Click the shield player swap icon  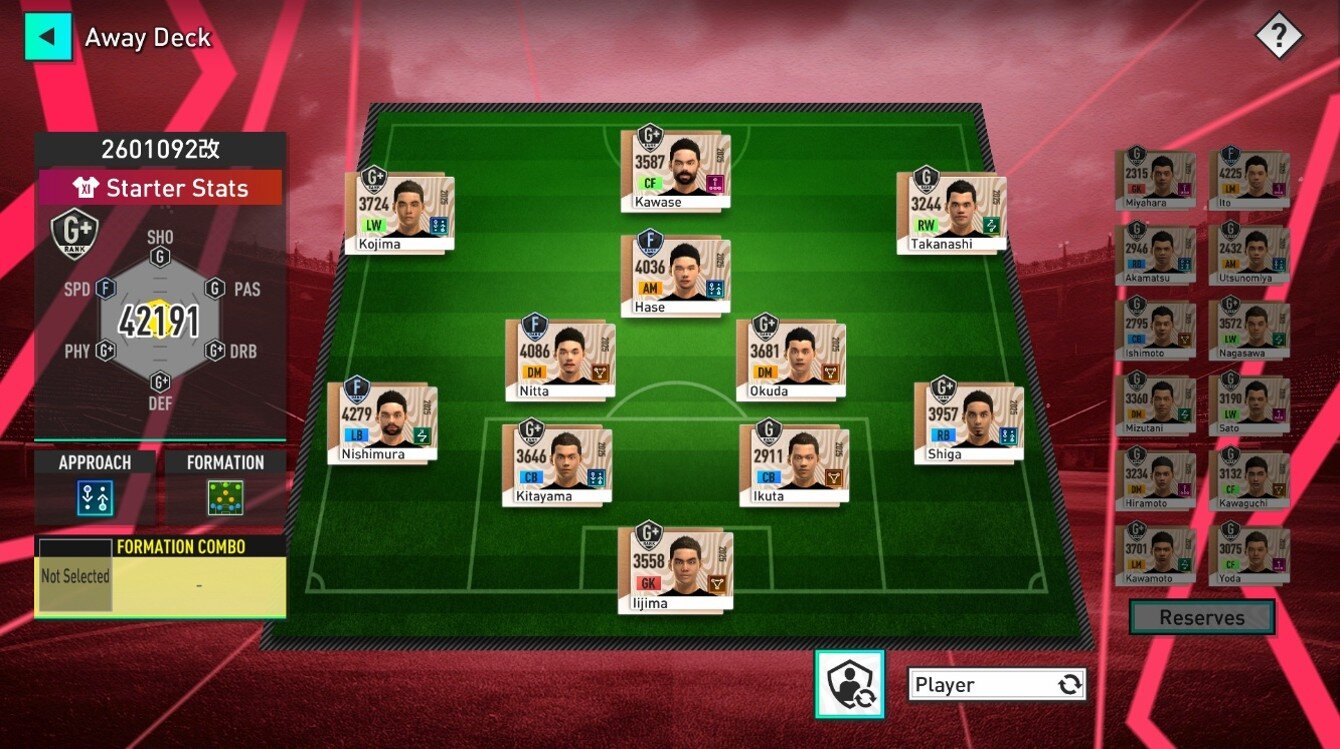[x=850, y=684]
